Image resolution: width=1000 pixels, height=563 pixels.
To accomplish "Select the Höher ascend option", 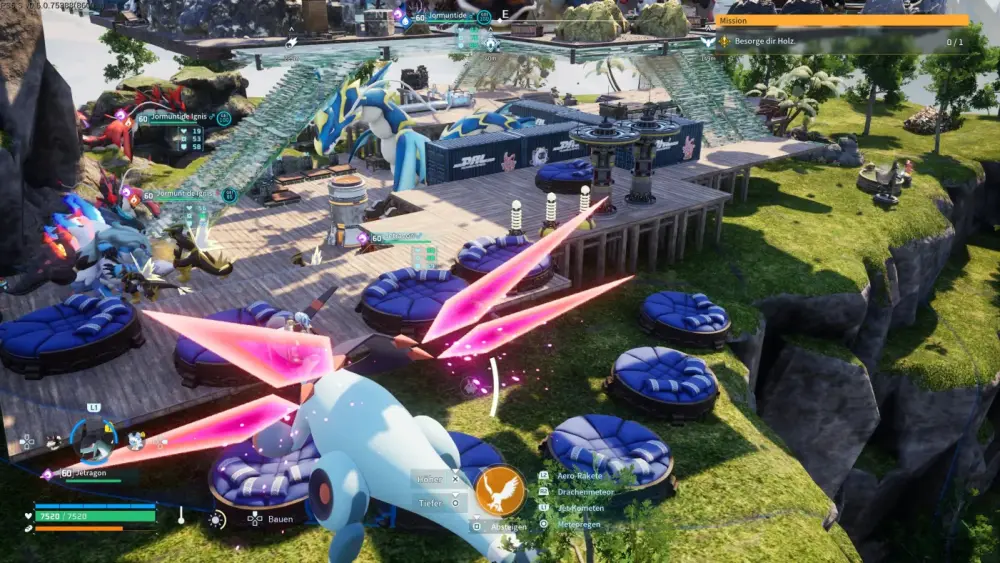I will 434,479.
